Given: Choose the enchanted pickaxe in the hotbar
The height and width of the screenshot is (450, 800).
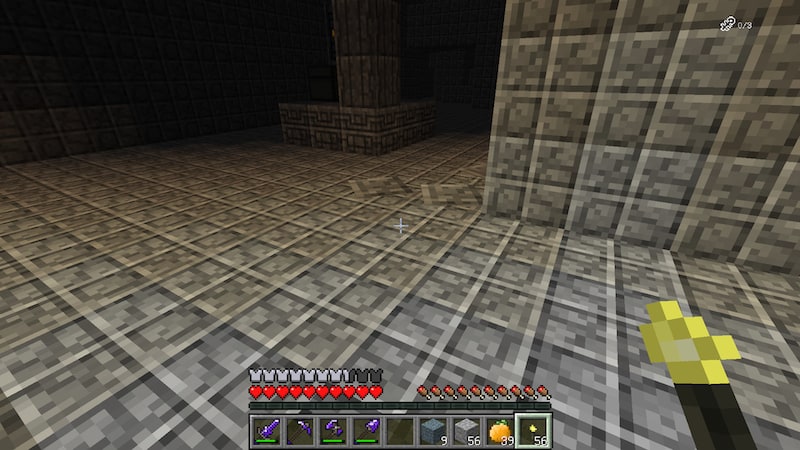Looking at the screenshot, I should pos(300,431).
